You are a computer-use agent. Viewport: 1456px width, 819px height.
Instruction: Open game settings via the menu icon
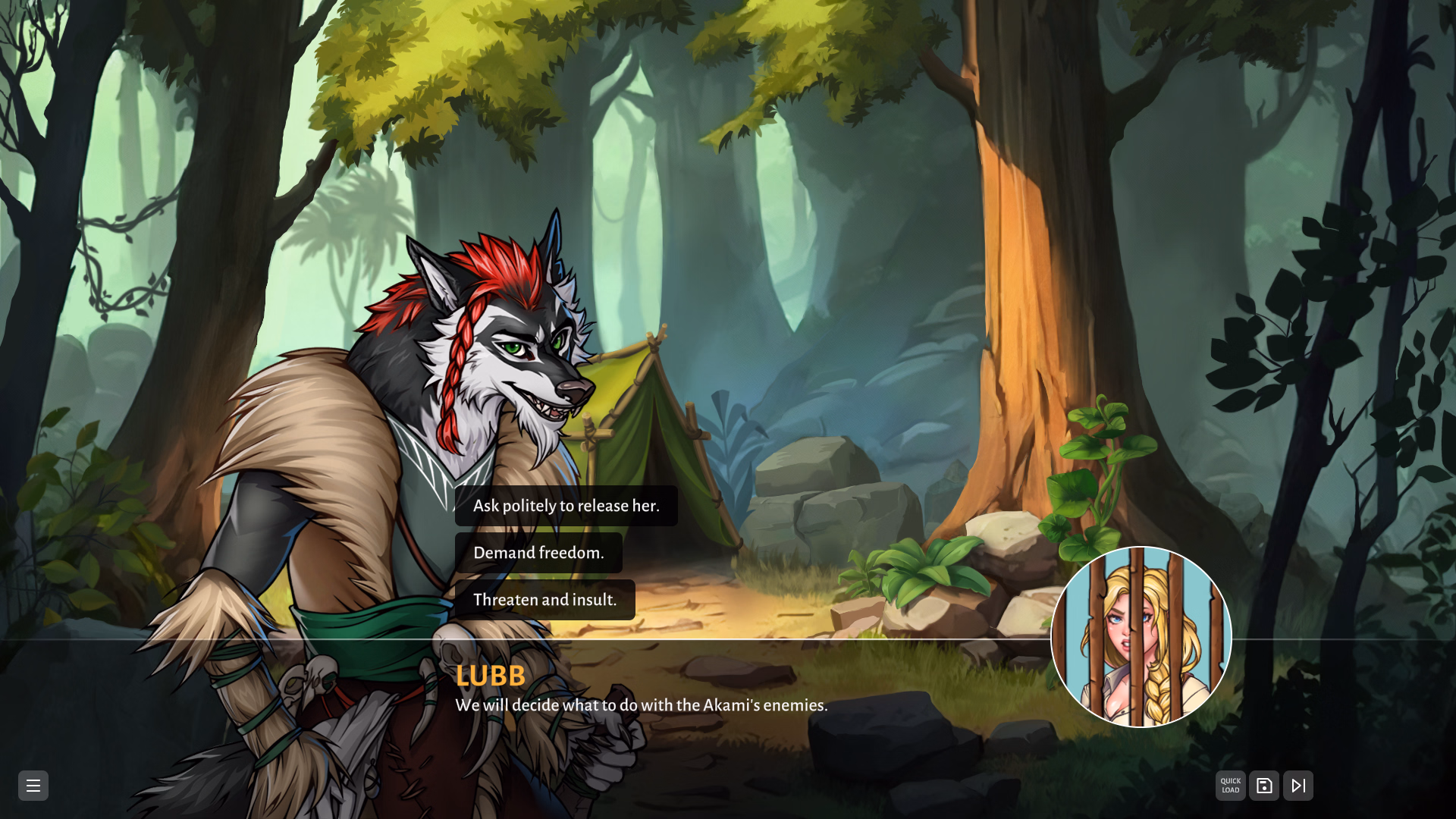point(33,786)
